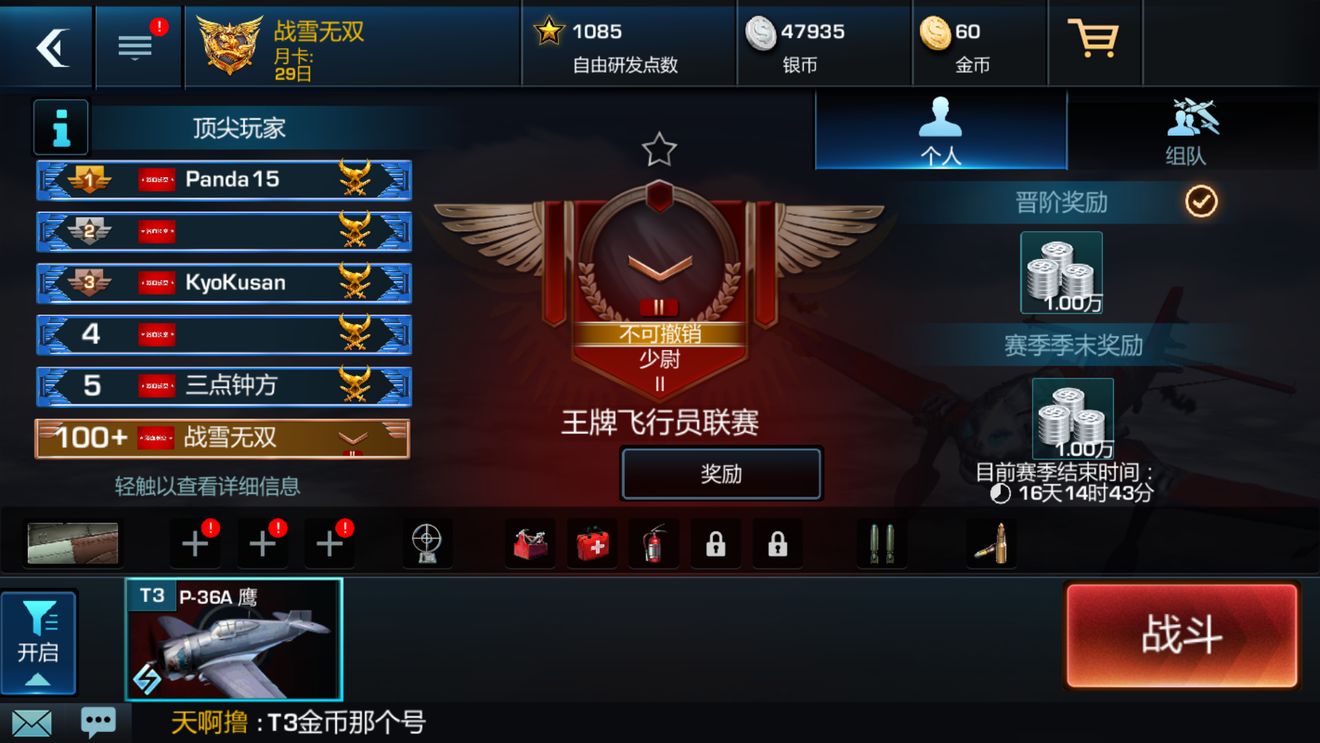Open the 奖励 rewards button
Screen dimensions: 1320x743
point(721,472)
